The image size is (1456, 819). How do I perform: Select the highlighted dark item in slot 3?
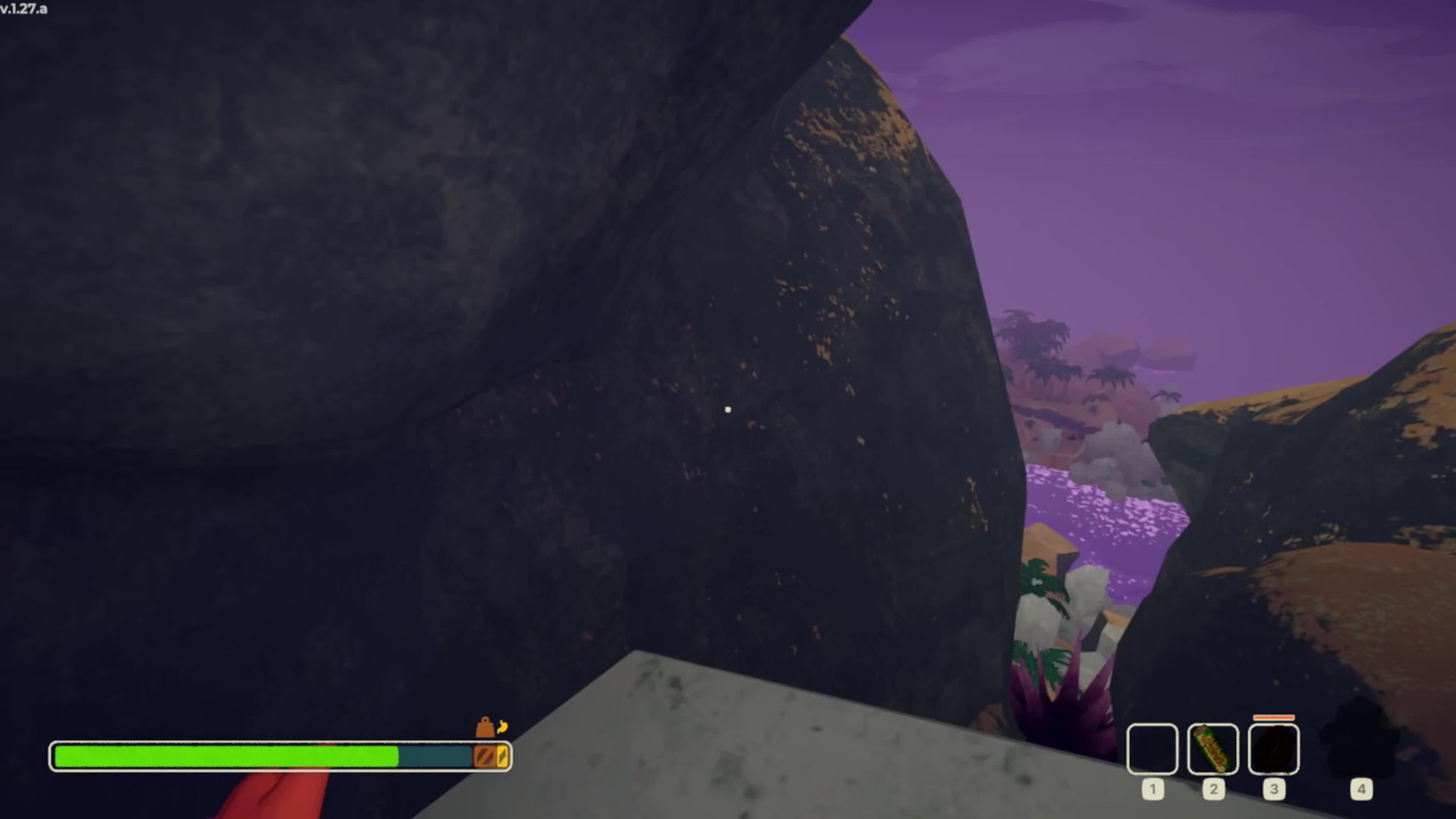[1274, 748]
